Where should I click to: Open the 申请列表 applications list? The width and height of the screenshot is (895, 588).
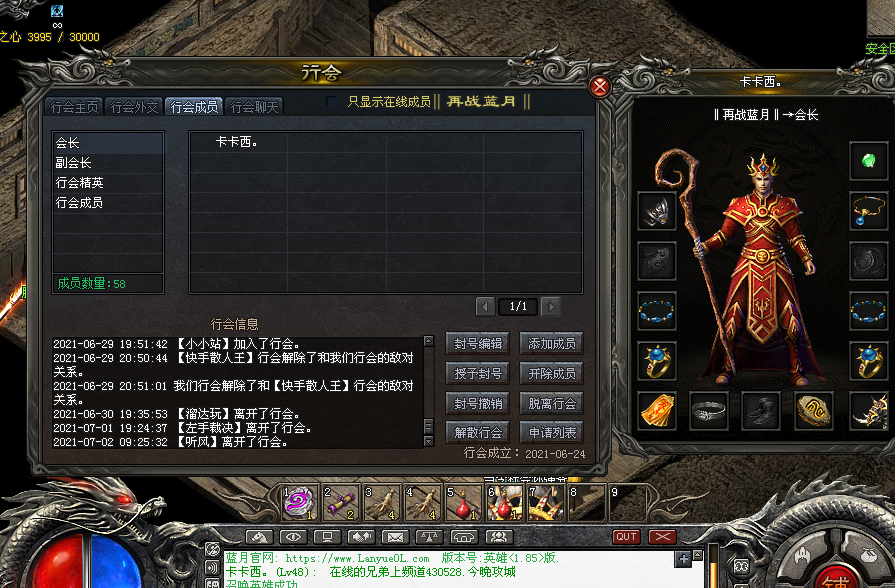(552, 433)
